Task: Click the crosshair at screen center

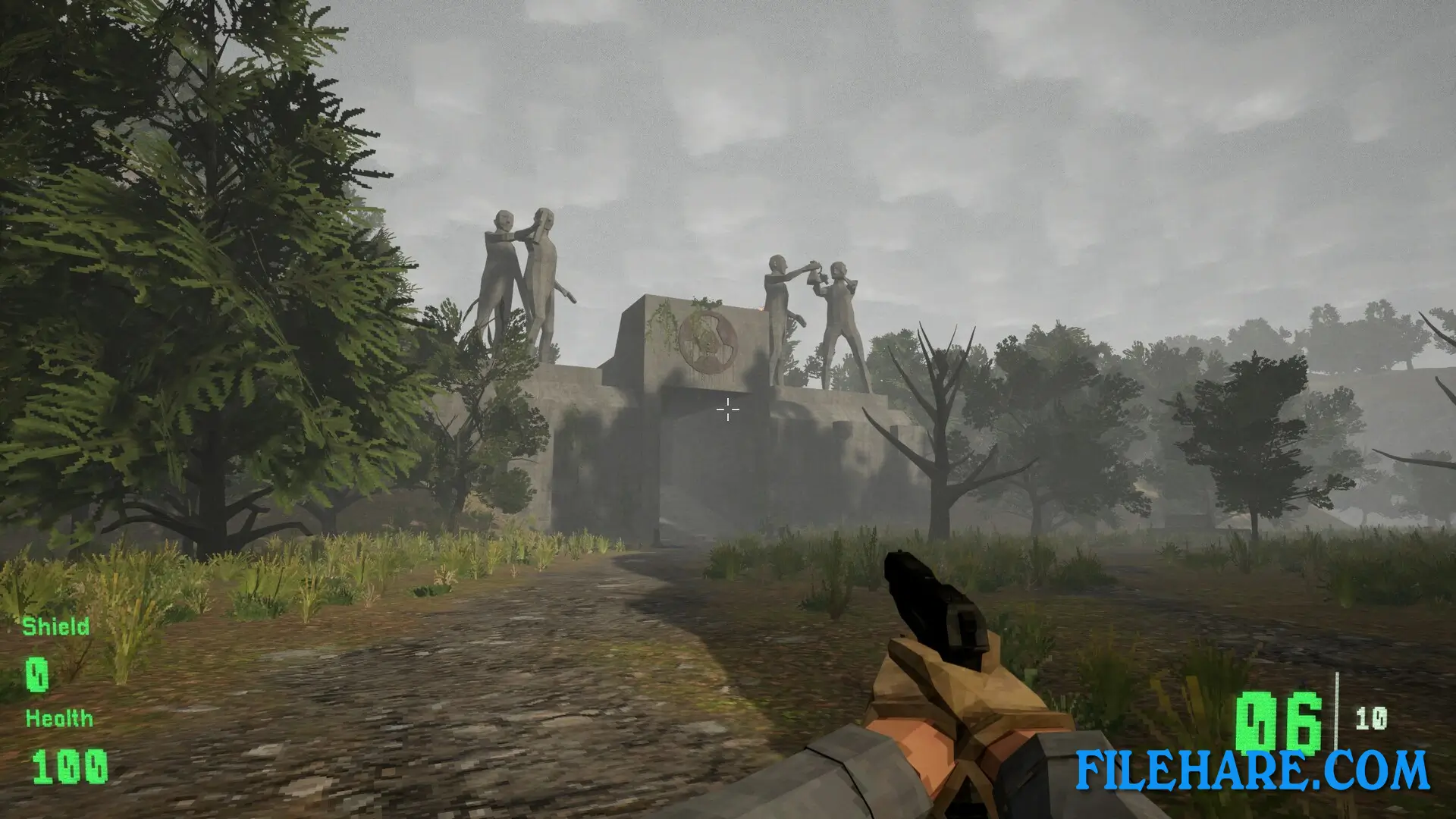Action: (727, 409)
